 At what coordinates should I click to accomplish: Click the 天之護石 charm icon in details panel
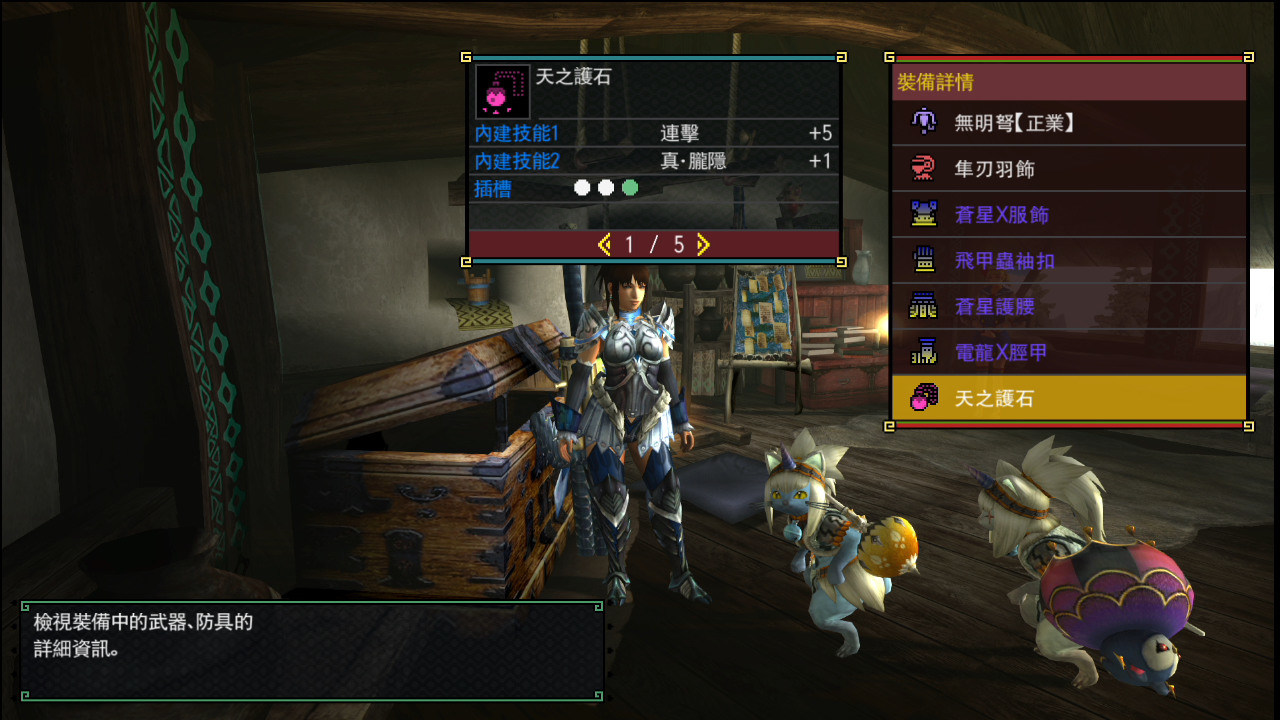502,92
